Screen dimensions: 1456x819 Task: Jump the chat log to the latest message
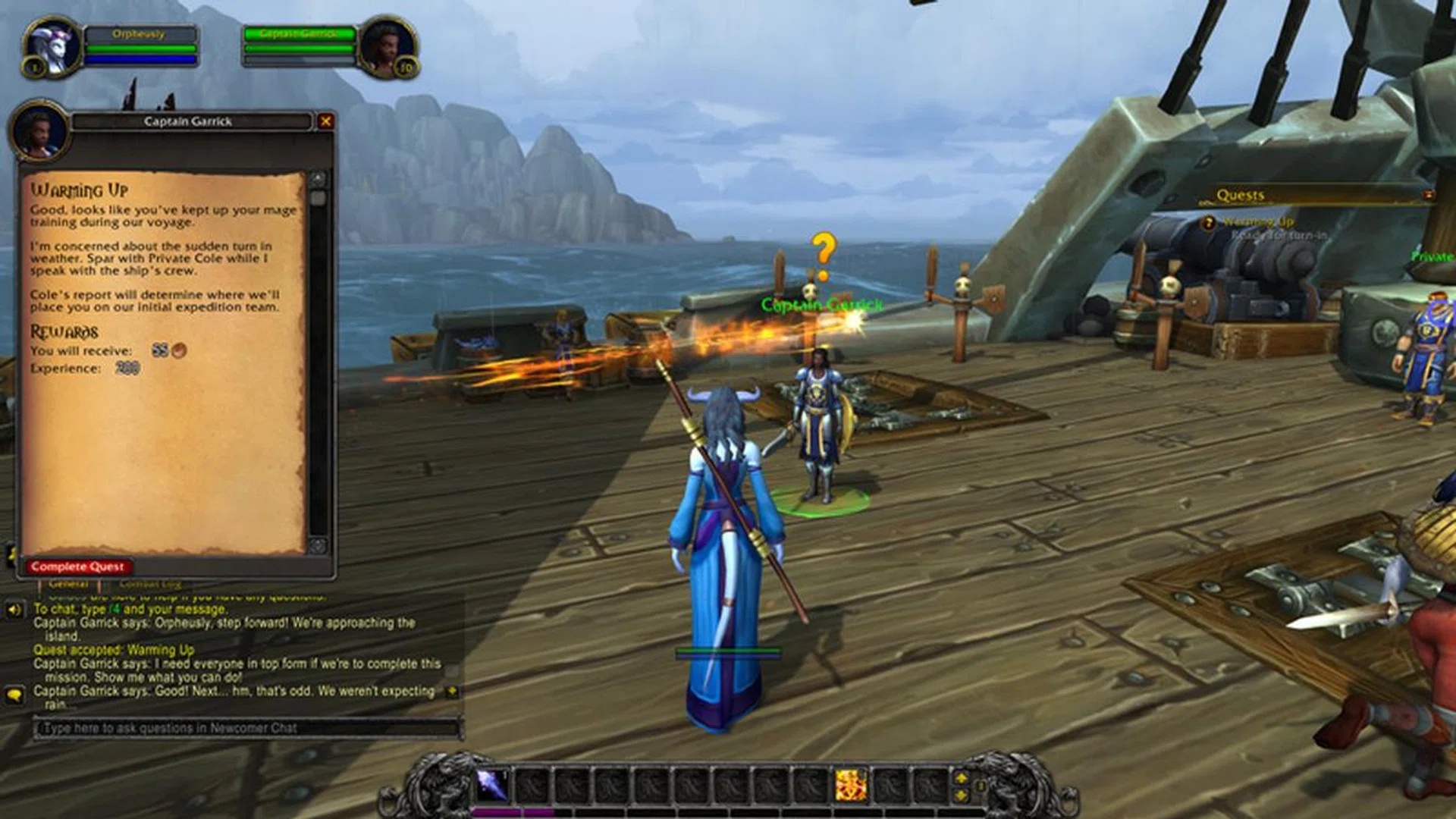(x=452, y=691)
